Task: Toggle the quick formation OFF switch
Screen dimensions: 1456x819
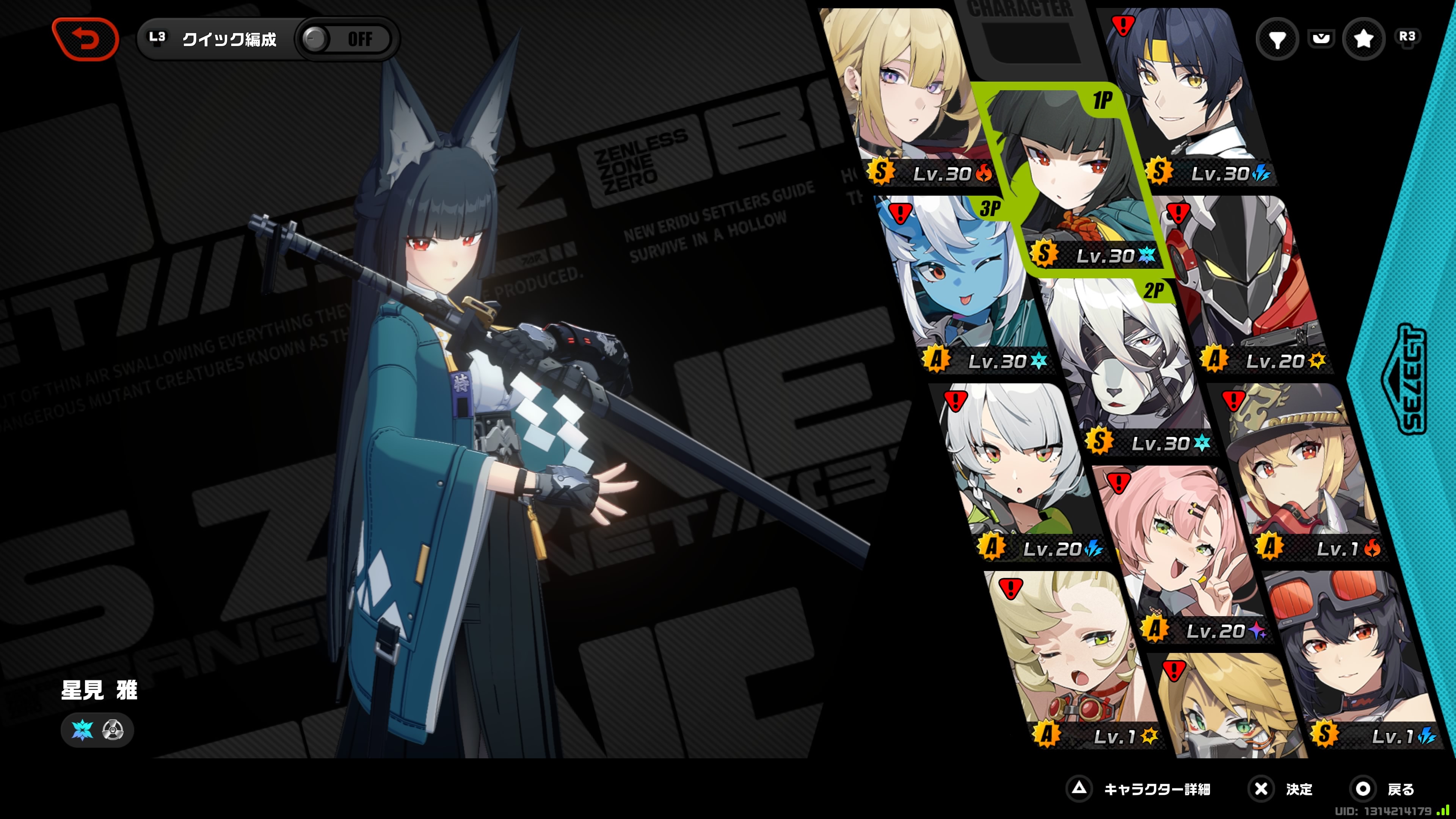Action: click(345, 39)
